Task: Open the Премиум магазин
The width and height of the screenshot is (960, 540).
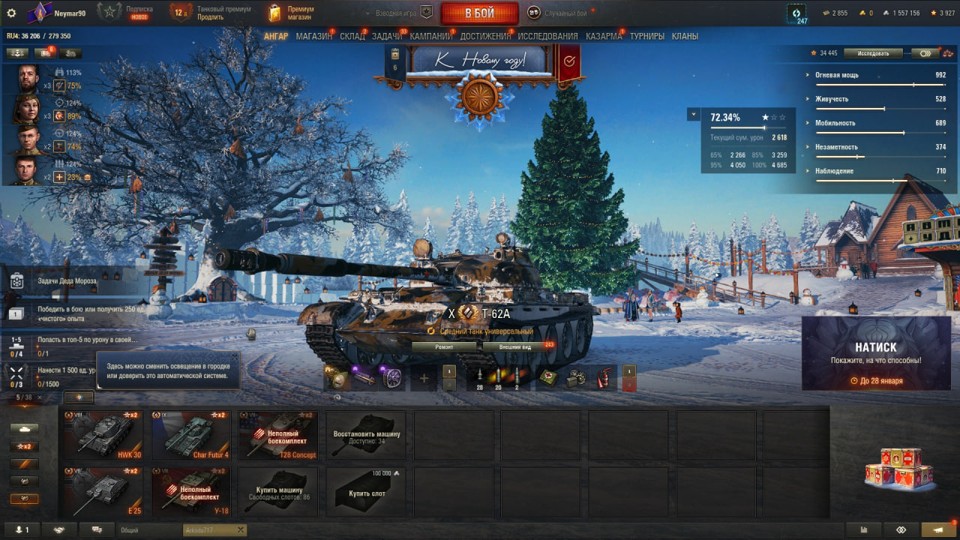Action: 292,12
